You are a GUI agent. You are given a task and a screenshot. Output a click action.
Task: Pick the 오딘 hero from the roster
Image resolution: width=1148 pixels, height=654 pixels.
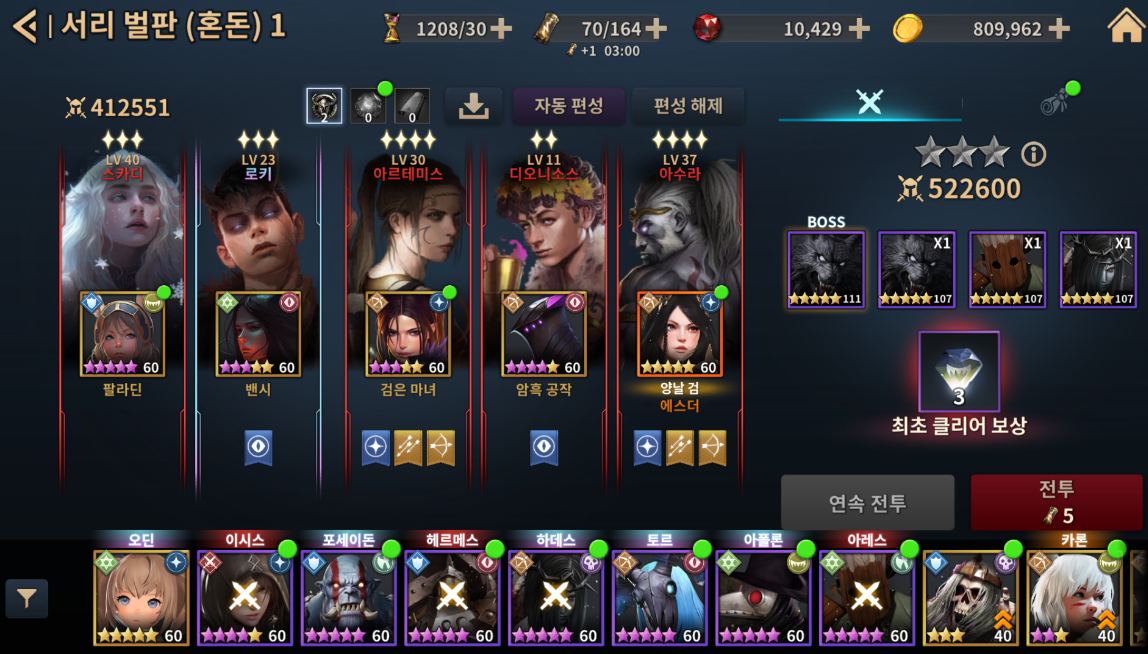point(141,597)
